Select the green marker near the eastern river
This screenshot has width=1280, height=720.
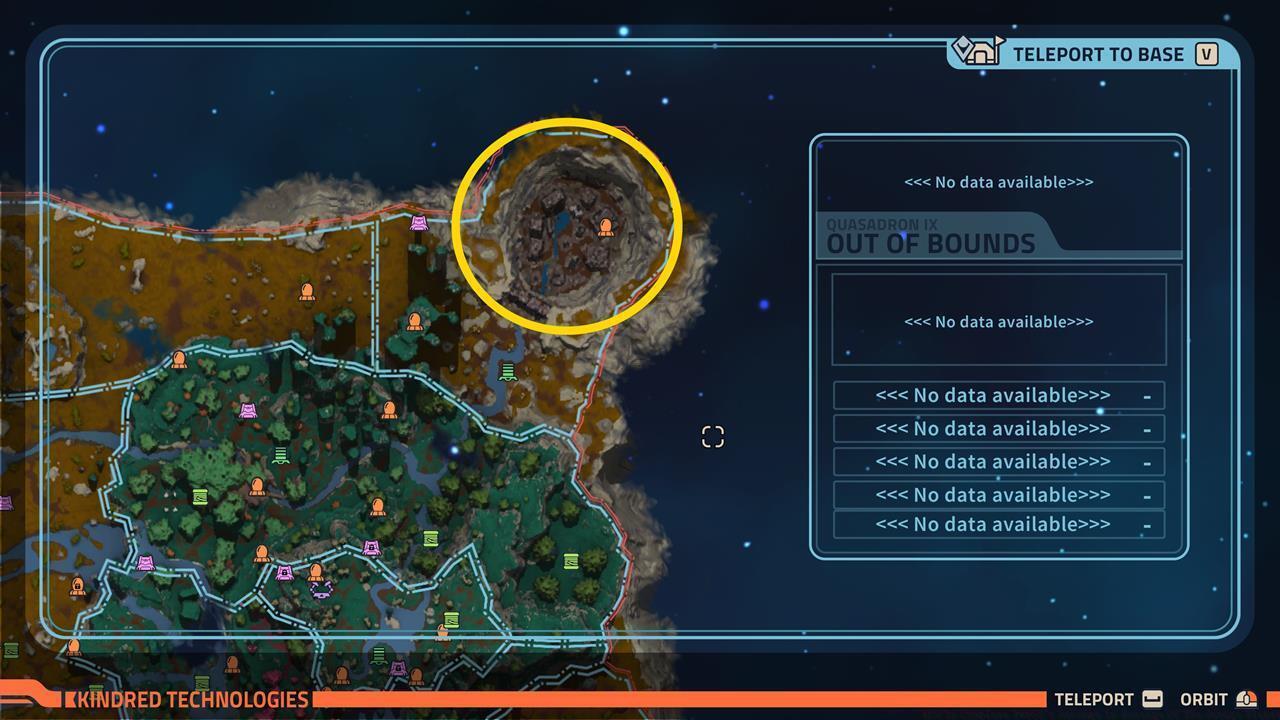(506, 372)
